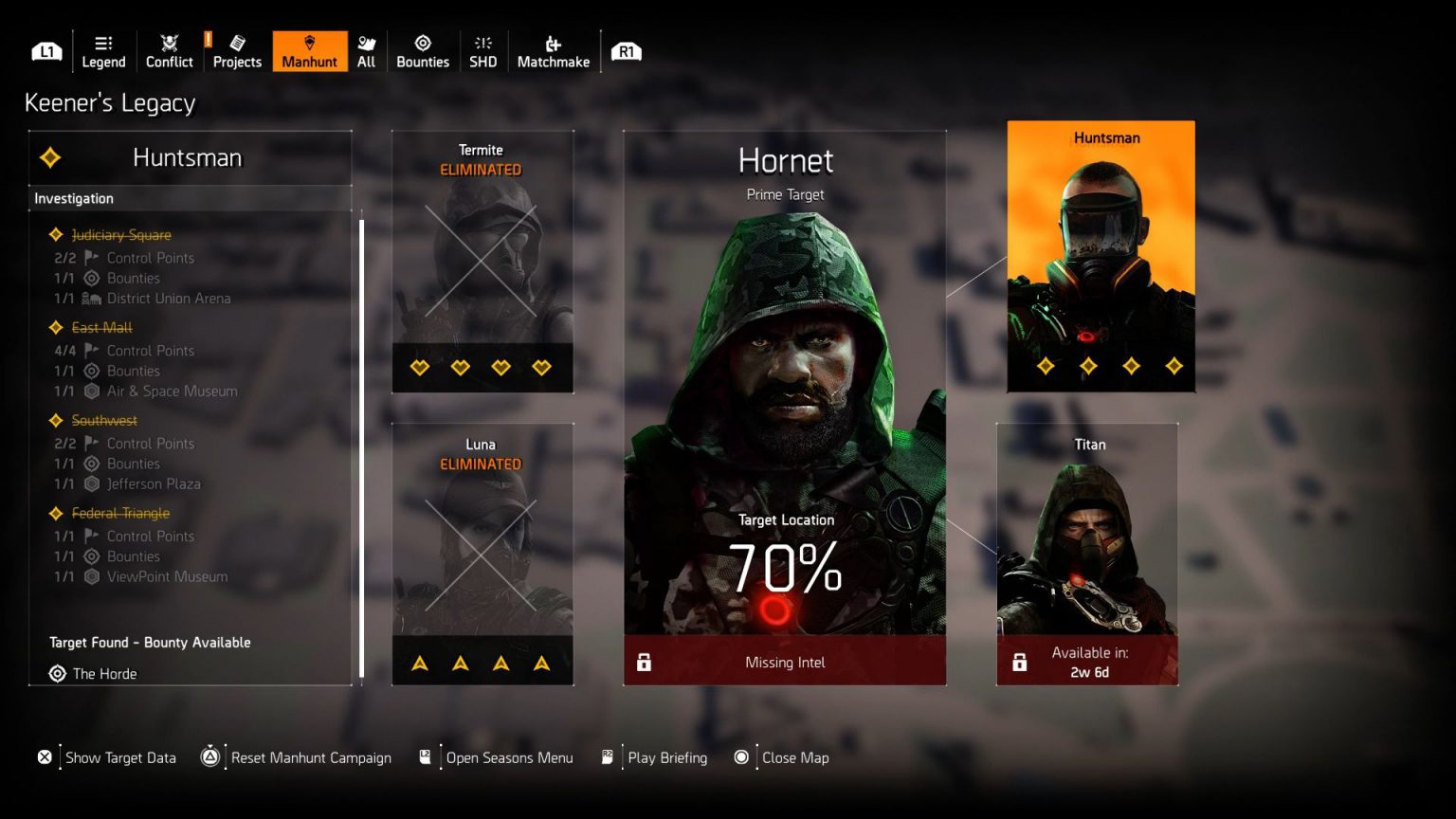Click the lock icon on Titan's card
Image resolution: width=1456 pixels, height=819 pixels.
click(1020, 663)
